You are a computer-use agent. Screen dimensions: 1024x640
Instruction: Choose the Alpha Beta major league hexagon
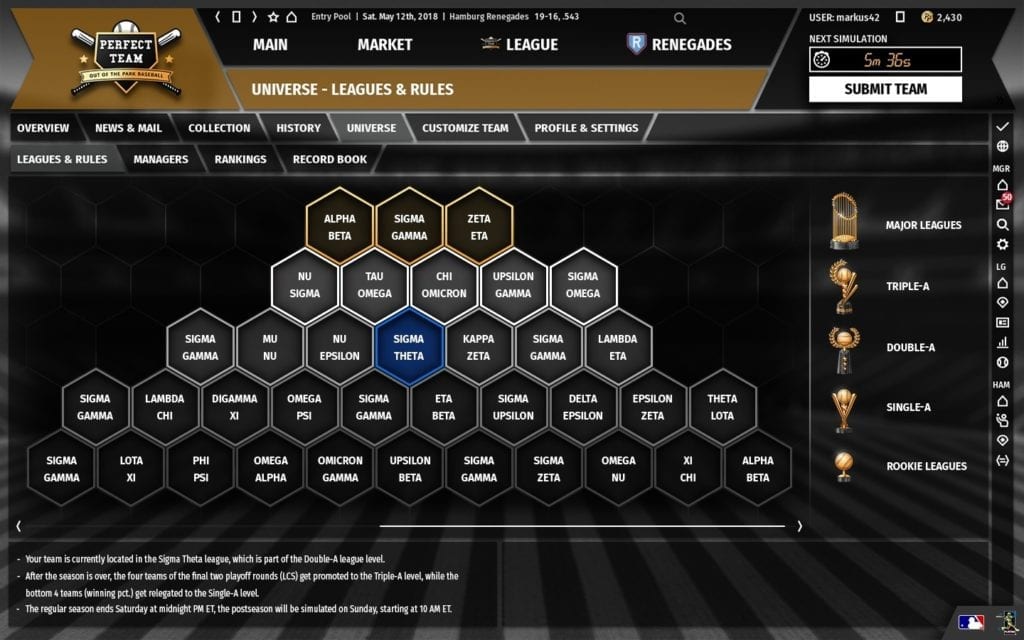339,227
